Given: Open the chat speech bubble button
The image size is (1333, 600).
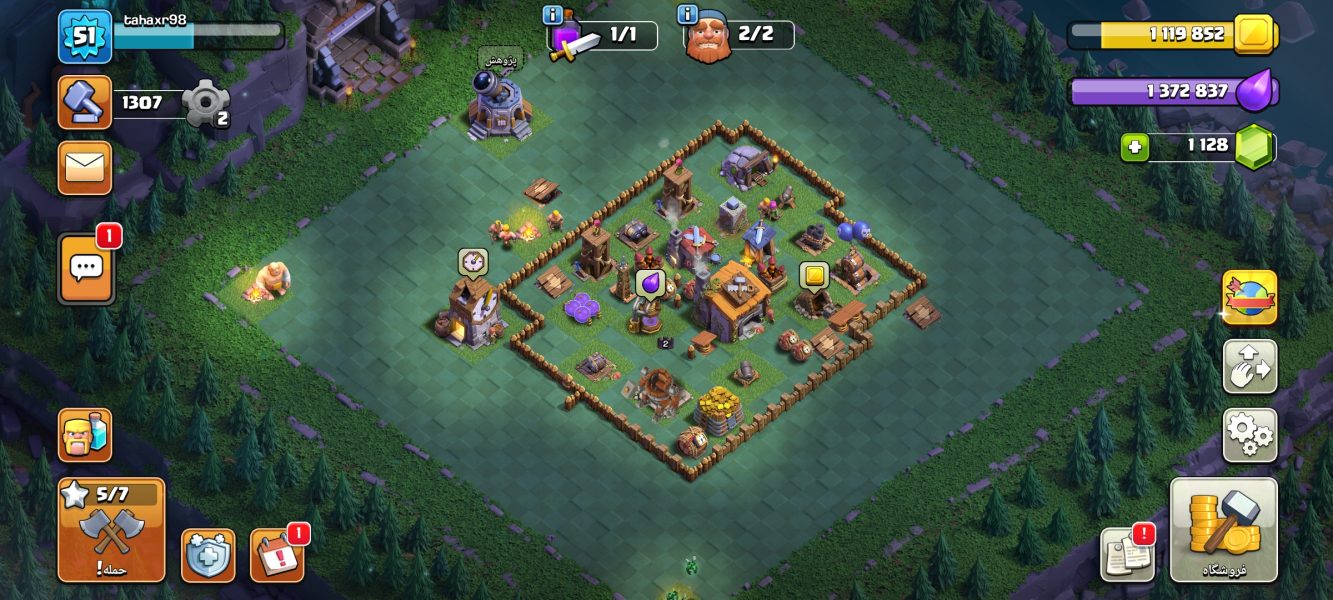Looking at the screenshot, I should pyautogui.click(x=86, y=268).
